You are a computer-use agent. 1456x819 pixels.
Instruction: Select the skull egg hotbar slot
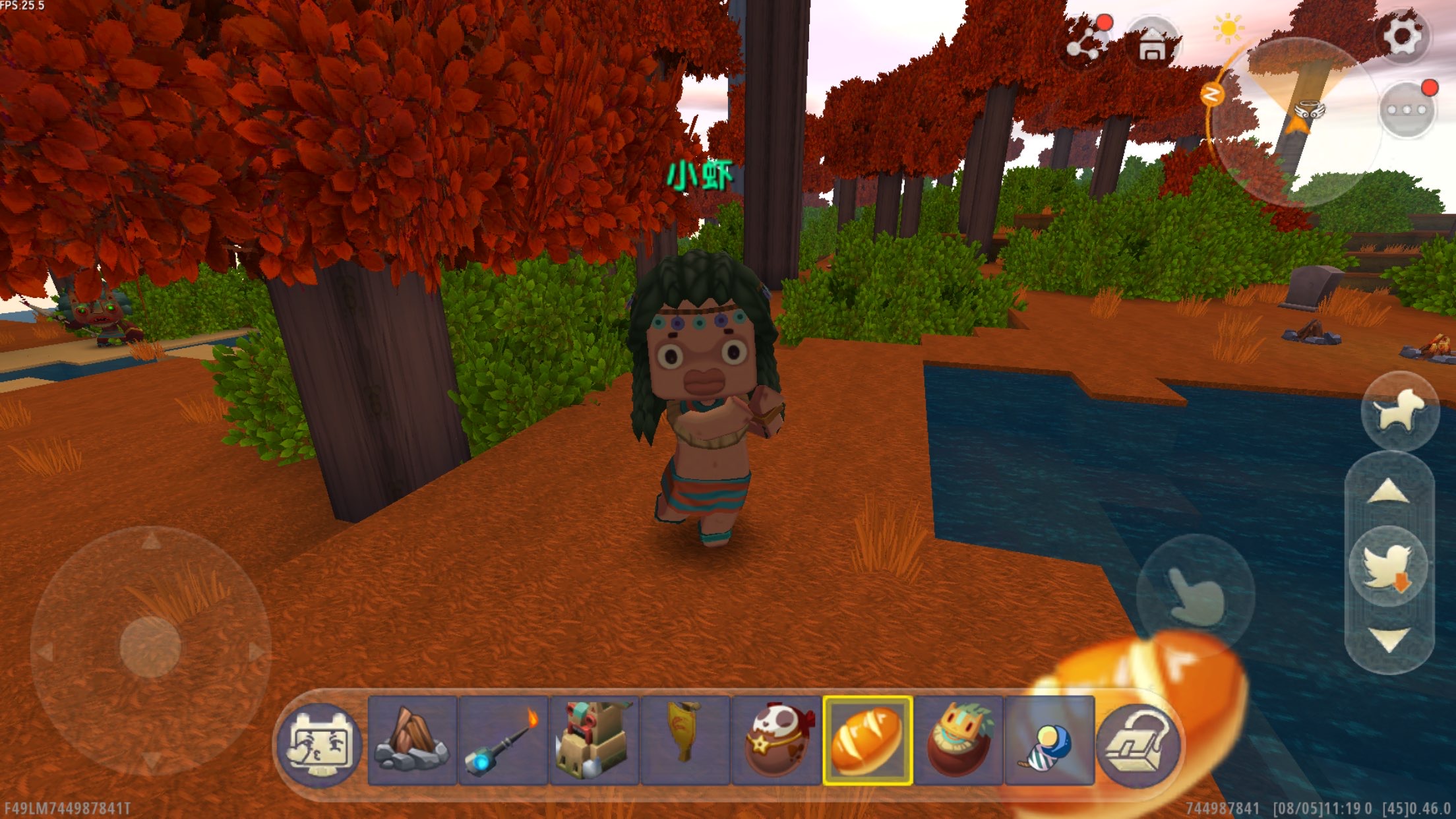point(776,741)
